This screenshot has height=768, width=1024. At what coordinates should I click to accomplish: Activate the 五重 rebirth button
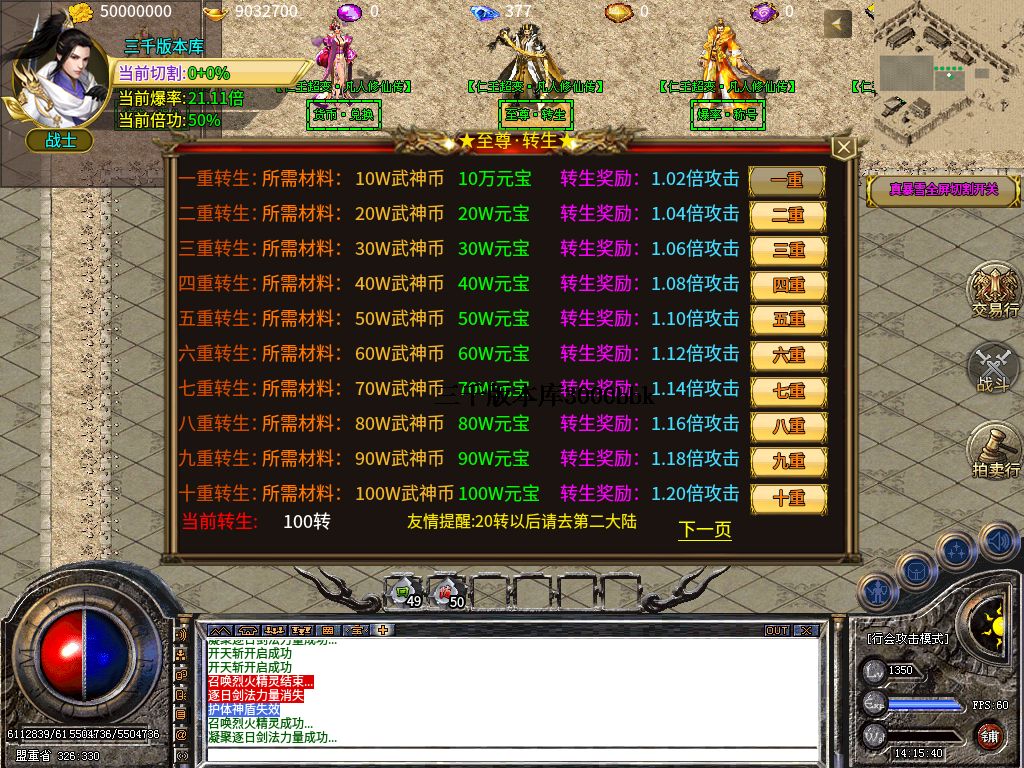point(788,320)
